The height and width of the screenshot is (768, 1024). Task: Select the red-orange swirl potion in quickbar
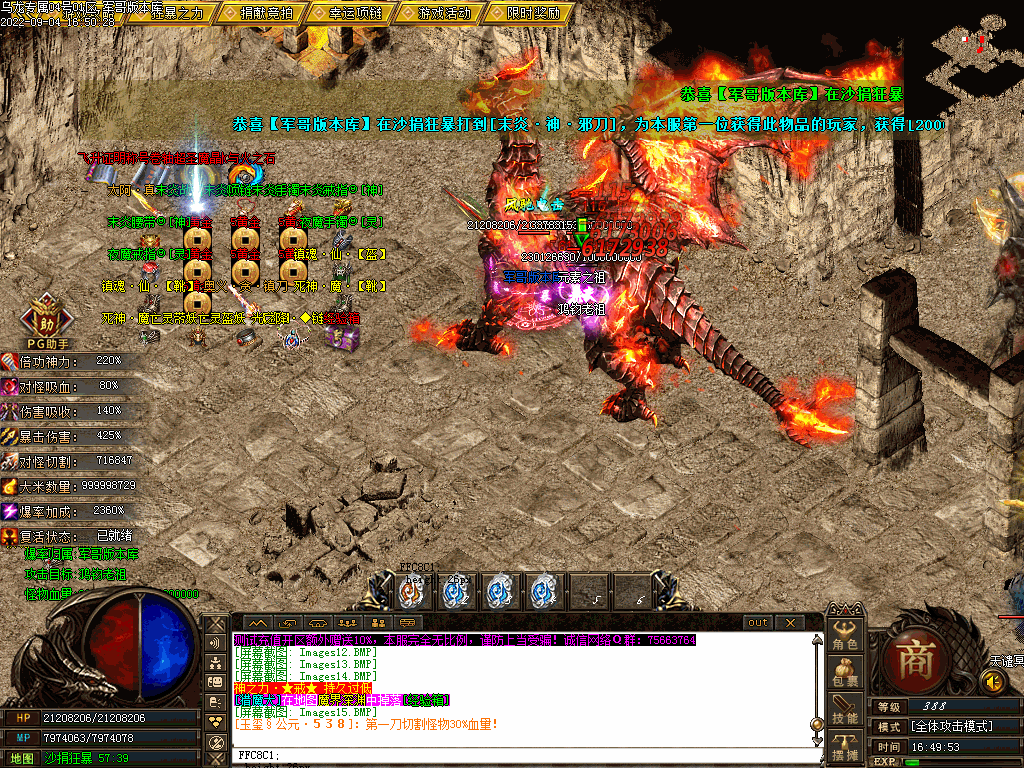tap(411, 592)
